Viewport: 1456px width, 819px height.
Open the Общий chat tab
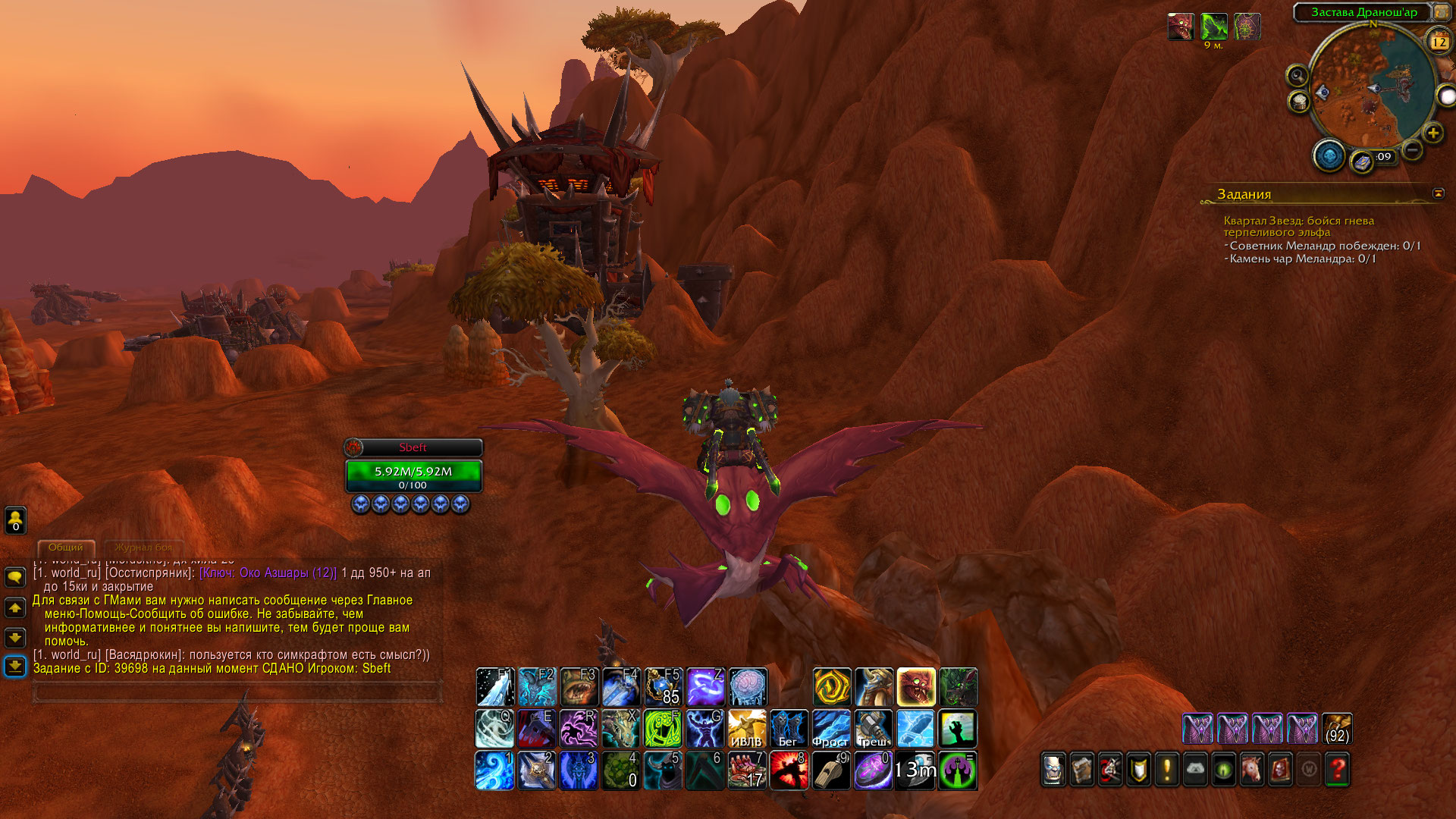coord(66,548)
